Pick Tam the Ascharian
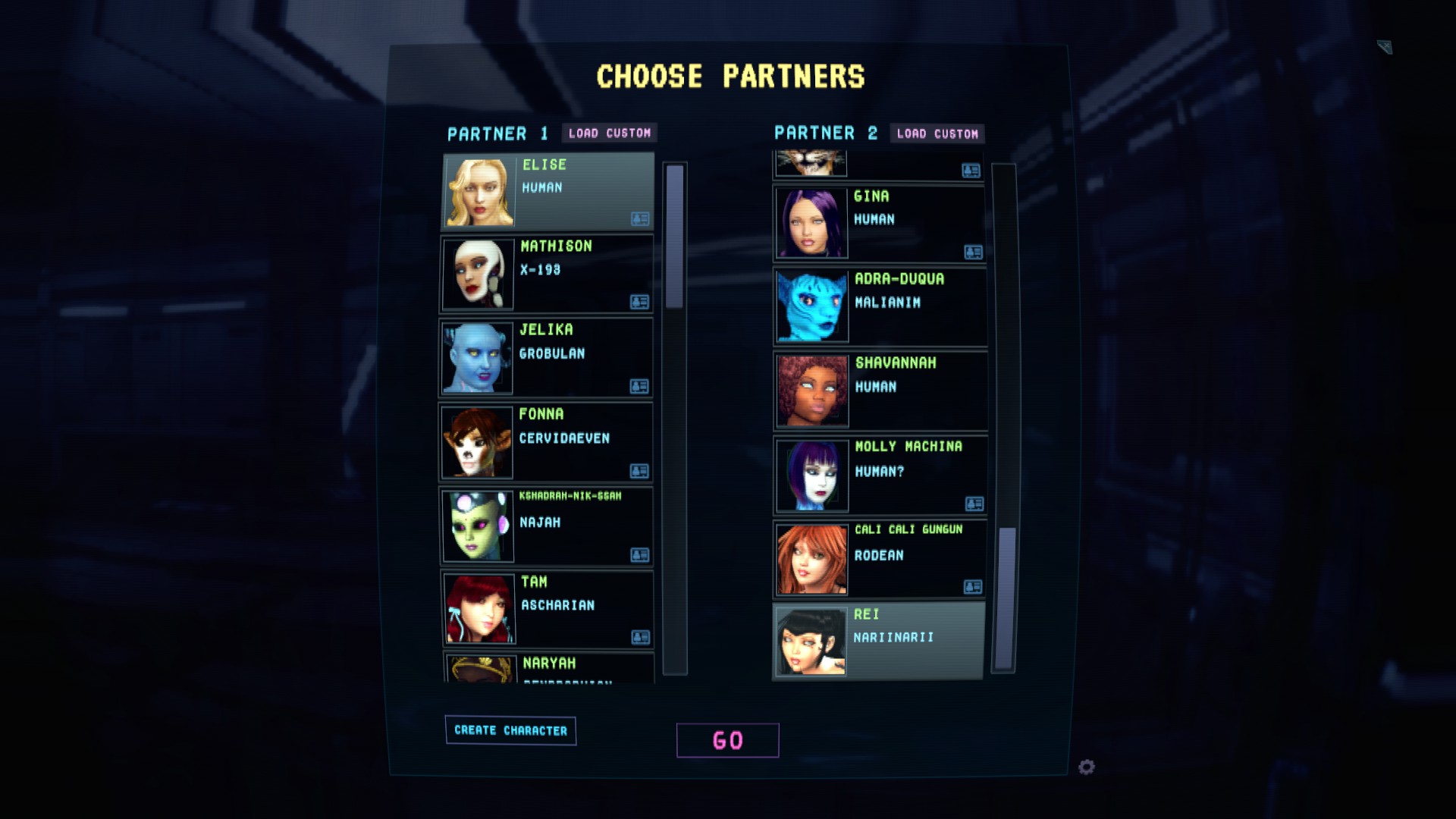This screenshot has height=819, width=1456. 548,609
